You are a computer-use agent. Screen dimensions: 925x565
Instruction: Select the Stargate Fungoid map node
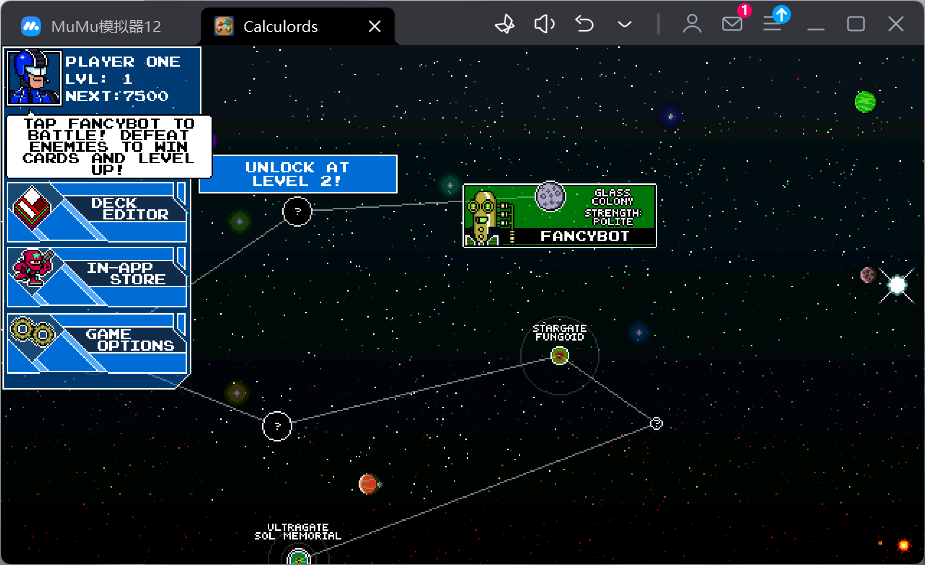coord(560,355)
